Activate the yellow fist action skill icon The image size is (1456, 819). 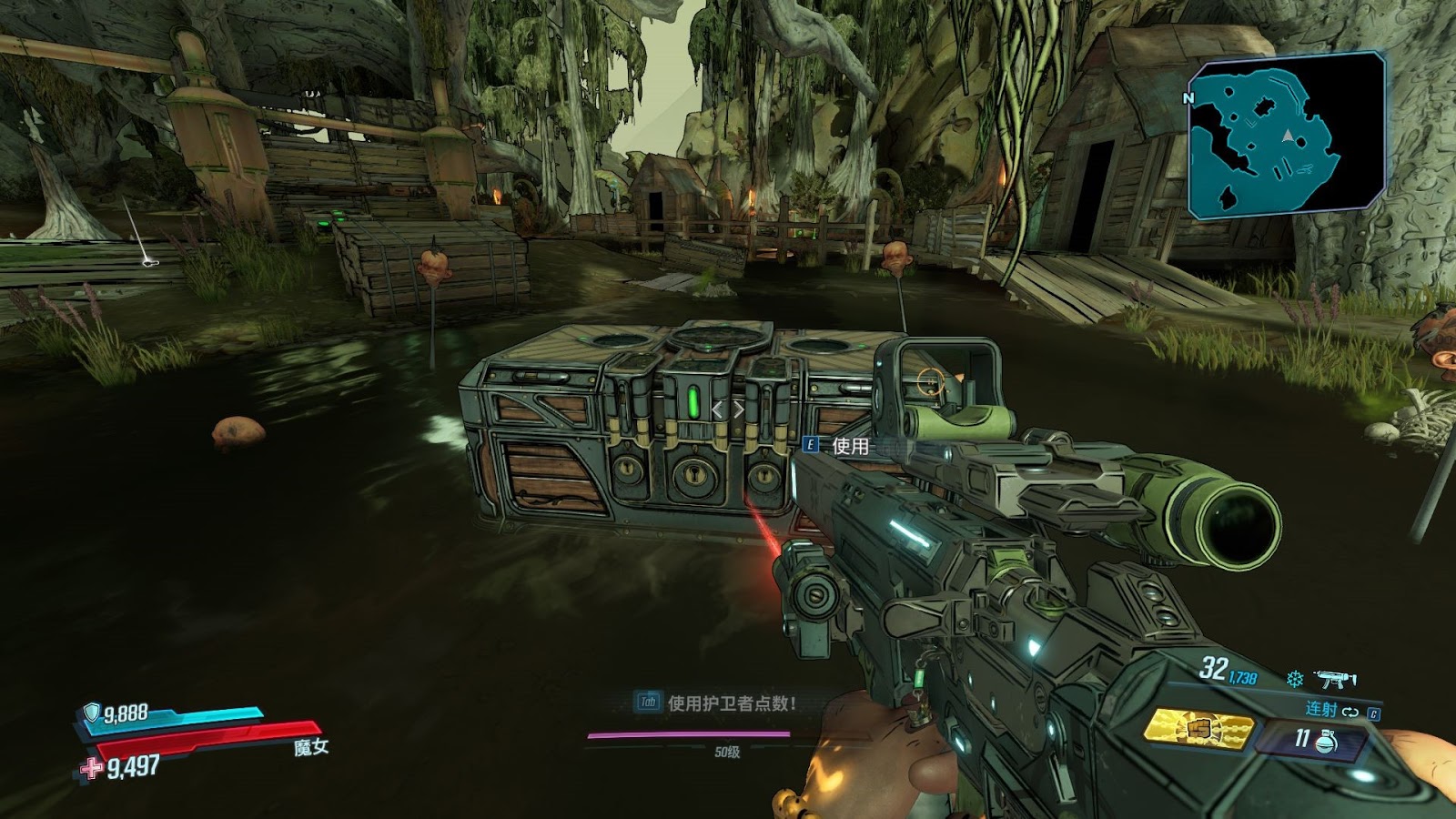[x=1198, y=729]
